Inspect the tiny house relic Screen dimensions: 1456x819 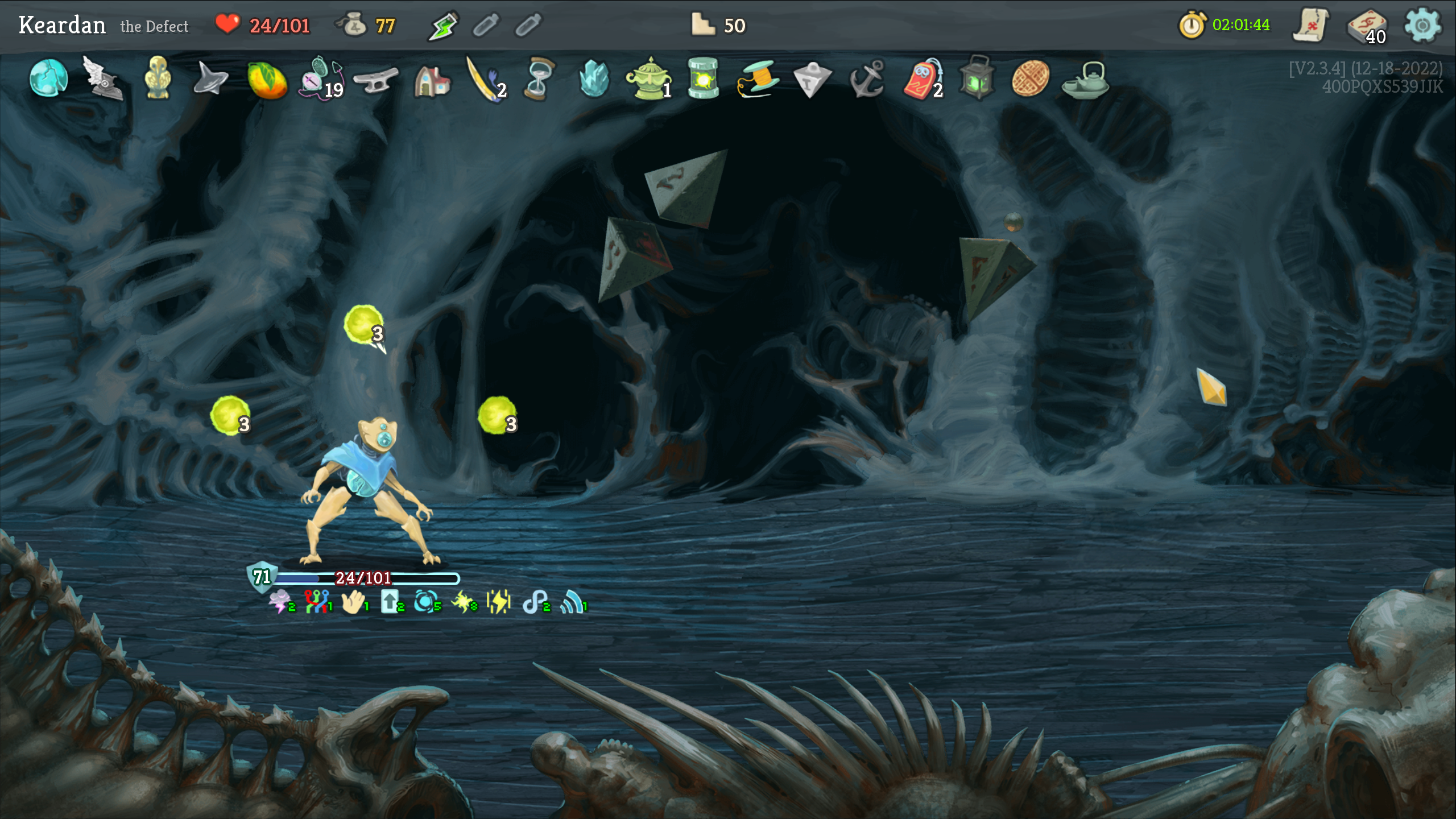(432, 80)
